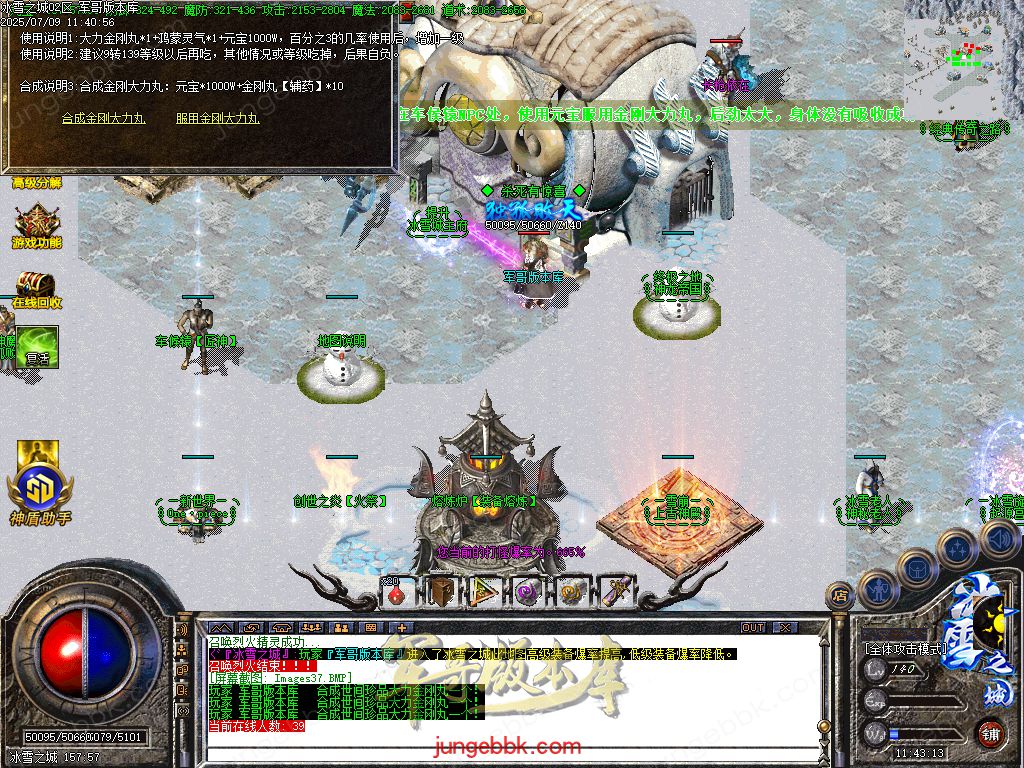The width and height of the screenshot is (1024, 768).
Task: Select the wooden box hotbar item
Action: pyautogui.click(x=440, y=592)
